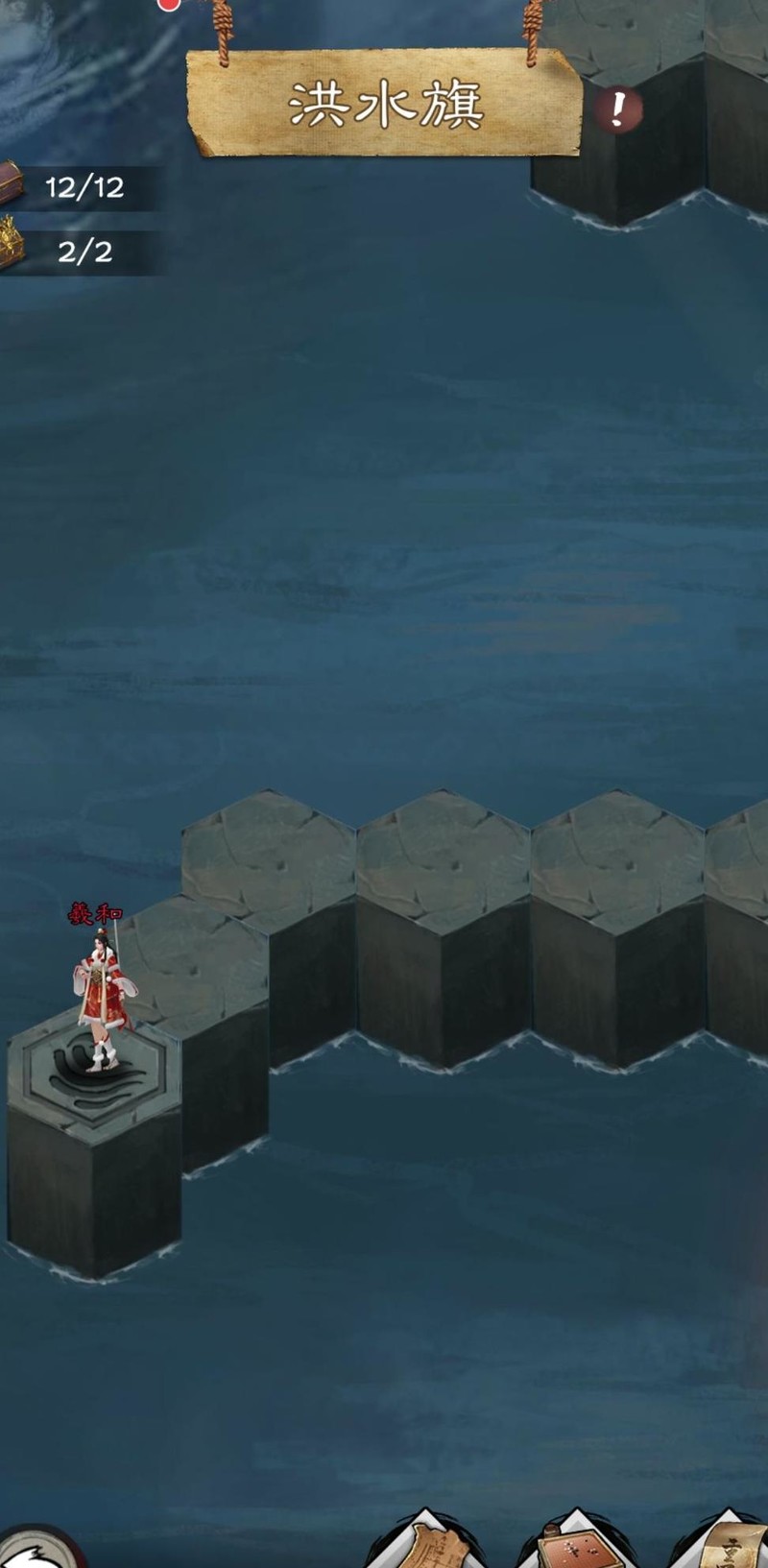Tap the exclamation mark info icon
The width and height of the screenshot is (768, 1568).
tap(617, 110)
